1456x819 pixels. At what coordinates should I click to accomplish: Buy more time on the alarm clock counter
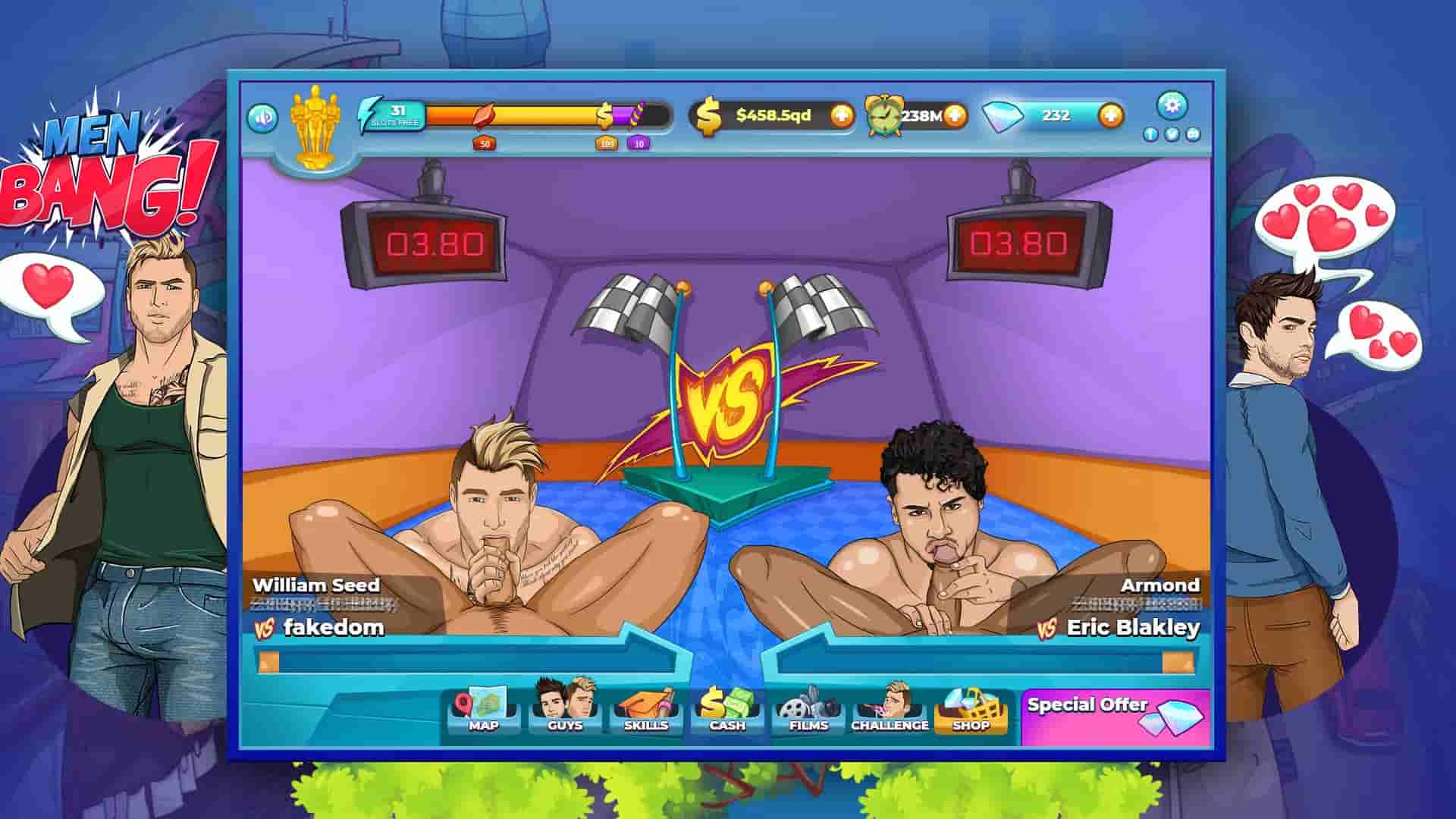(x=957, y=116)
